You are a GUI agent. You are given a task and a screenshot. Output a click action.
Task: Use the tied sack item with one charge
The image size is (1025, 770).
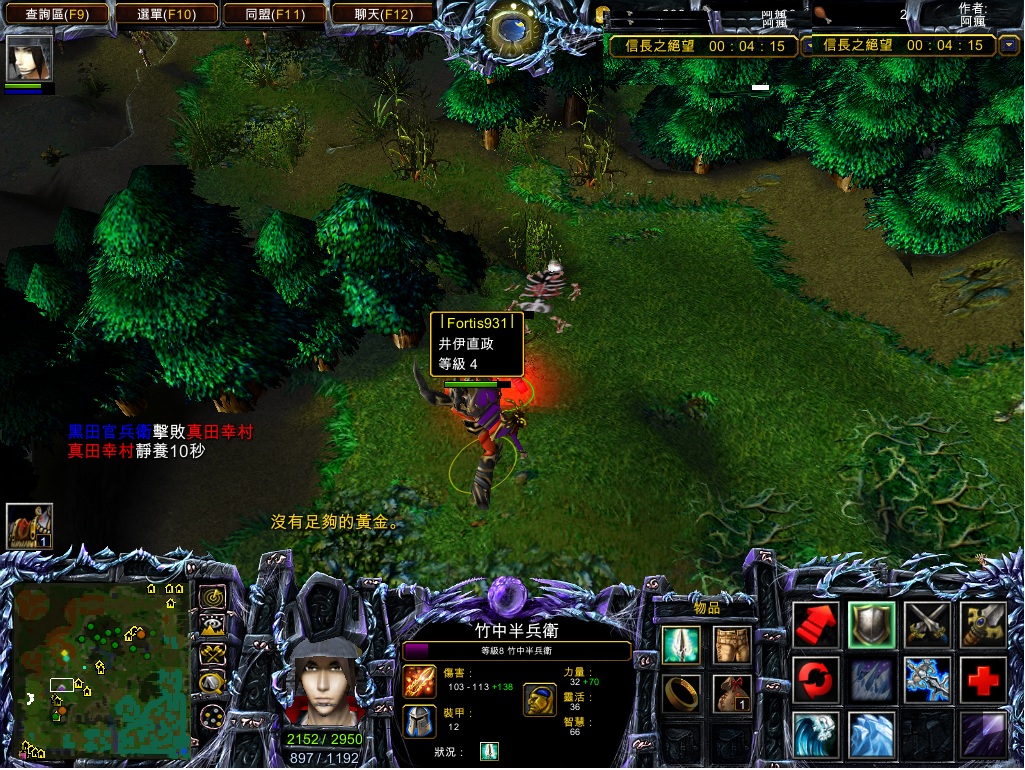tap(732, 693)
